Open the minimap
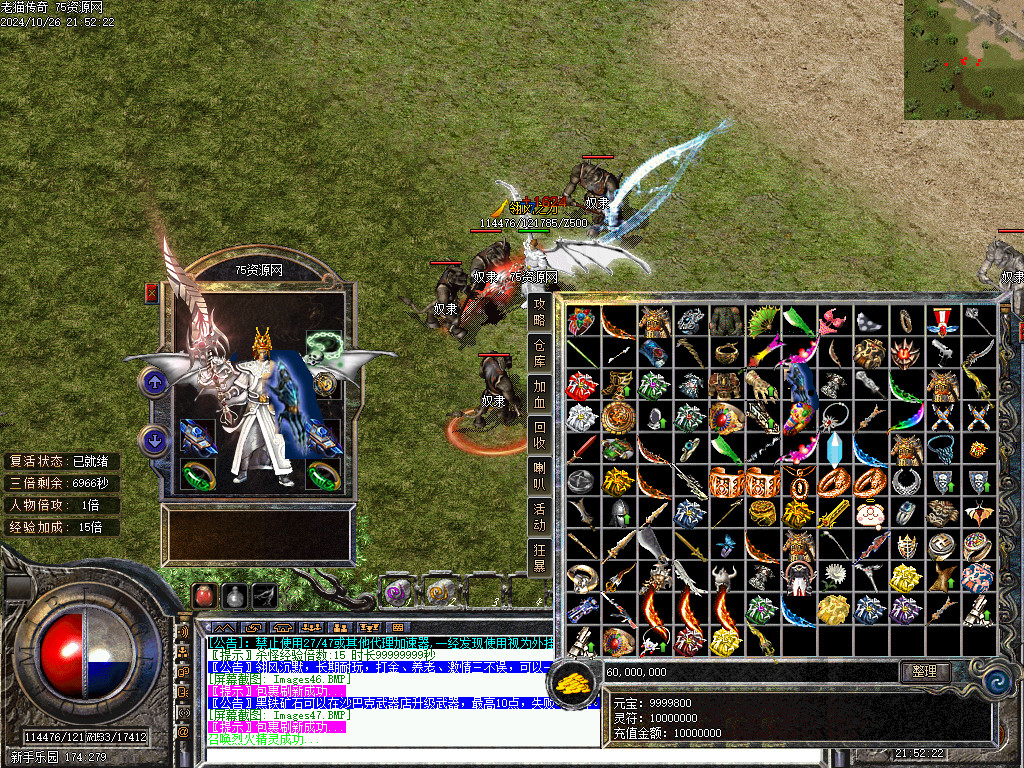 (963, 60)
